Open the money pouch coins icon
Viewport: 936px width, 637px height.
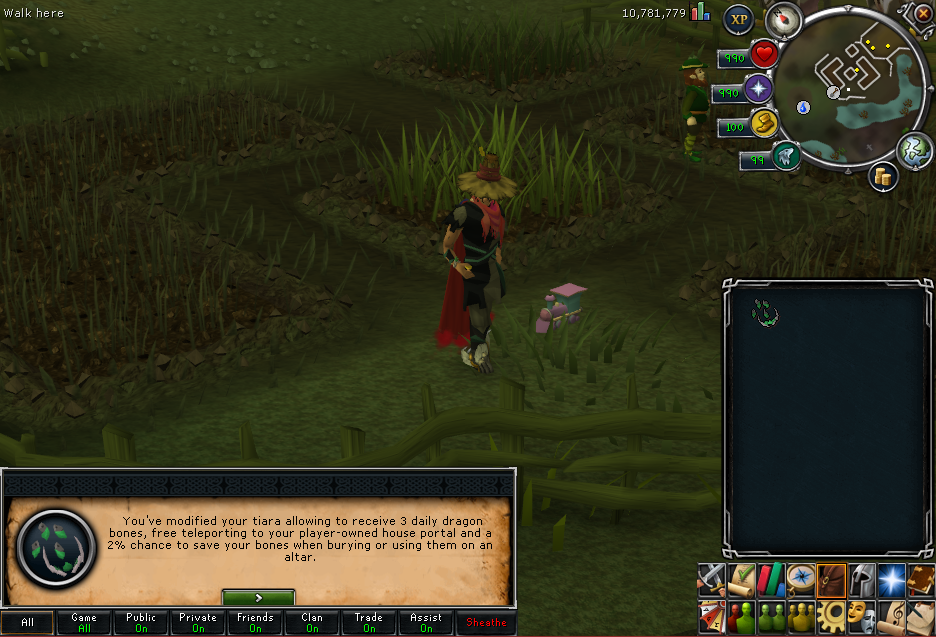883,177
